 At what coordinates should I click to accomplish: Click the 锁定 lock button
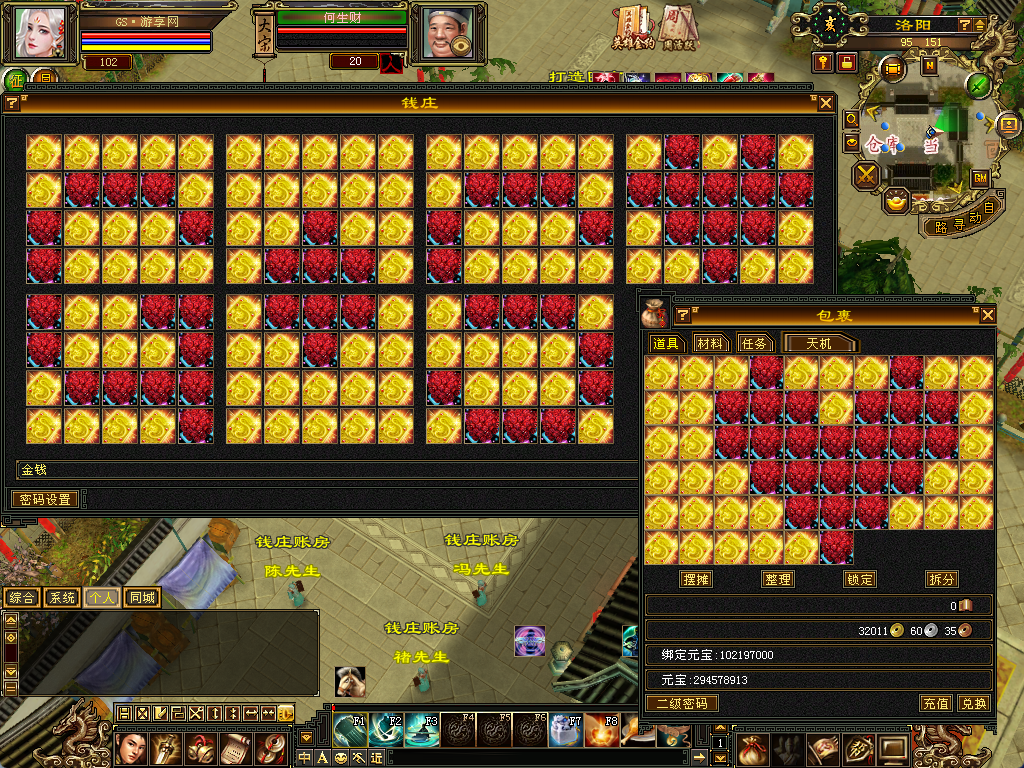(860, 579)
